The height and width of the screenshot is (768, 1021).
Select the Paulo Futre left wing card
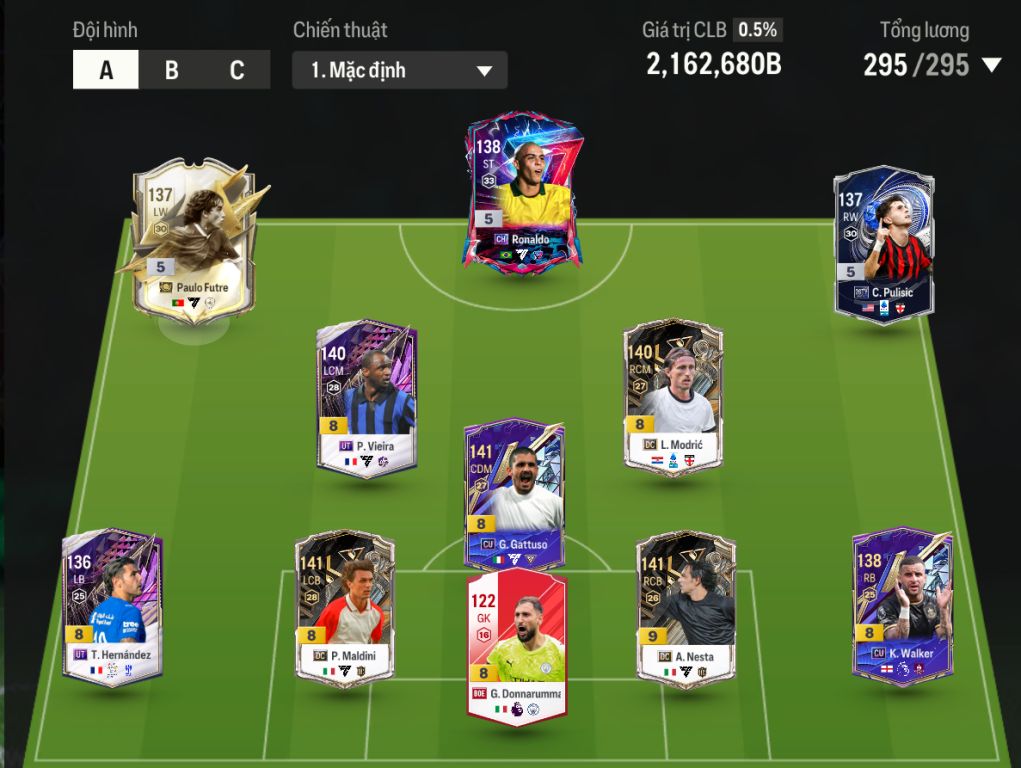(194, 240)
